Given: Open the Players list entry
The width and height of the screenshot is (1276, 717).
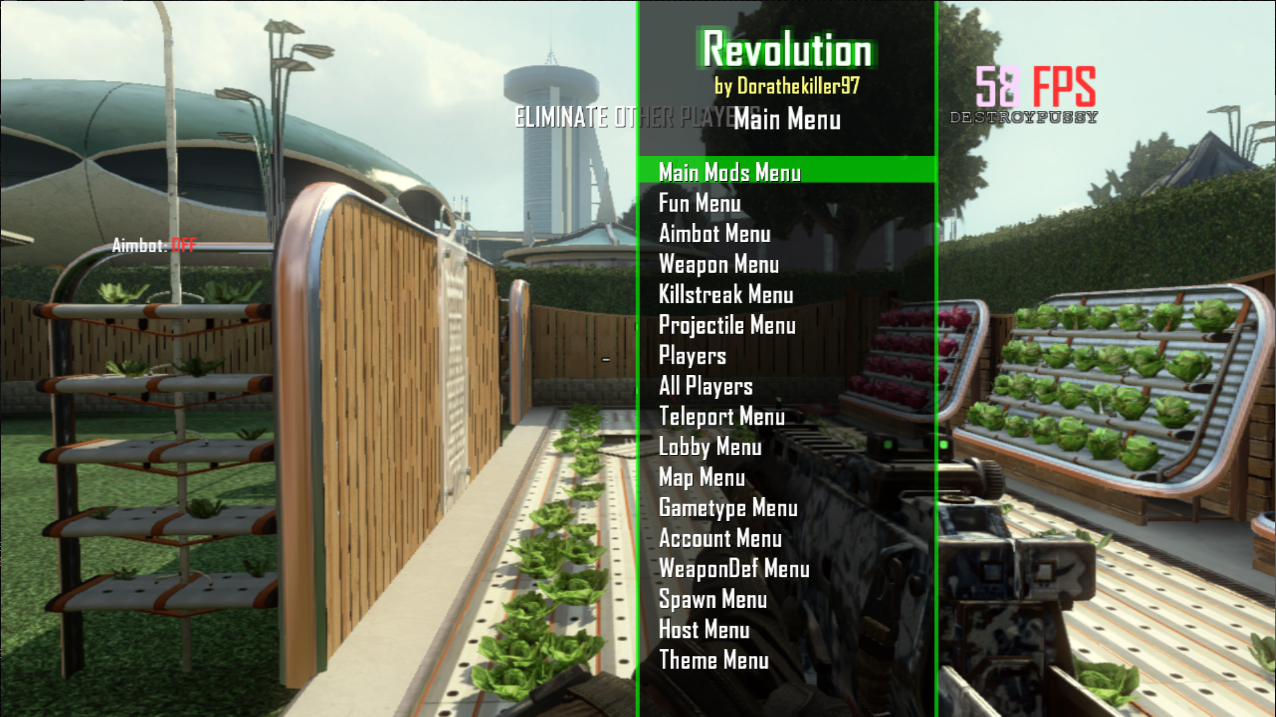Looking at the screenshot, I should 692,356.
